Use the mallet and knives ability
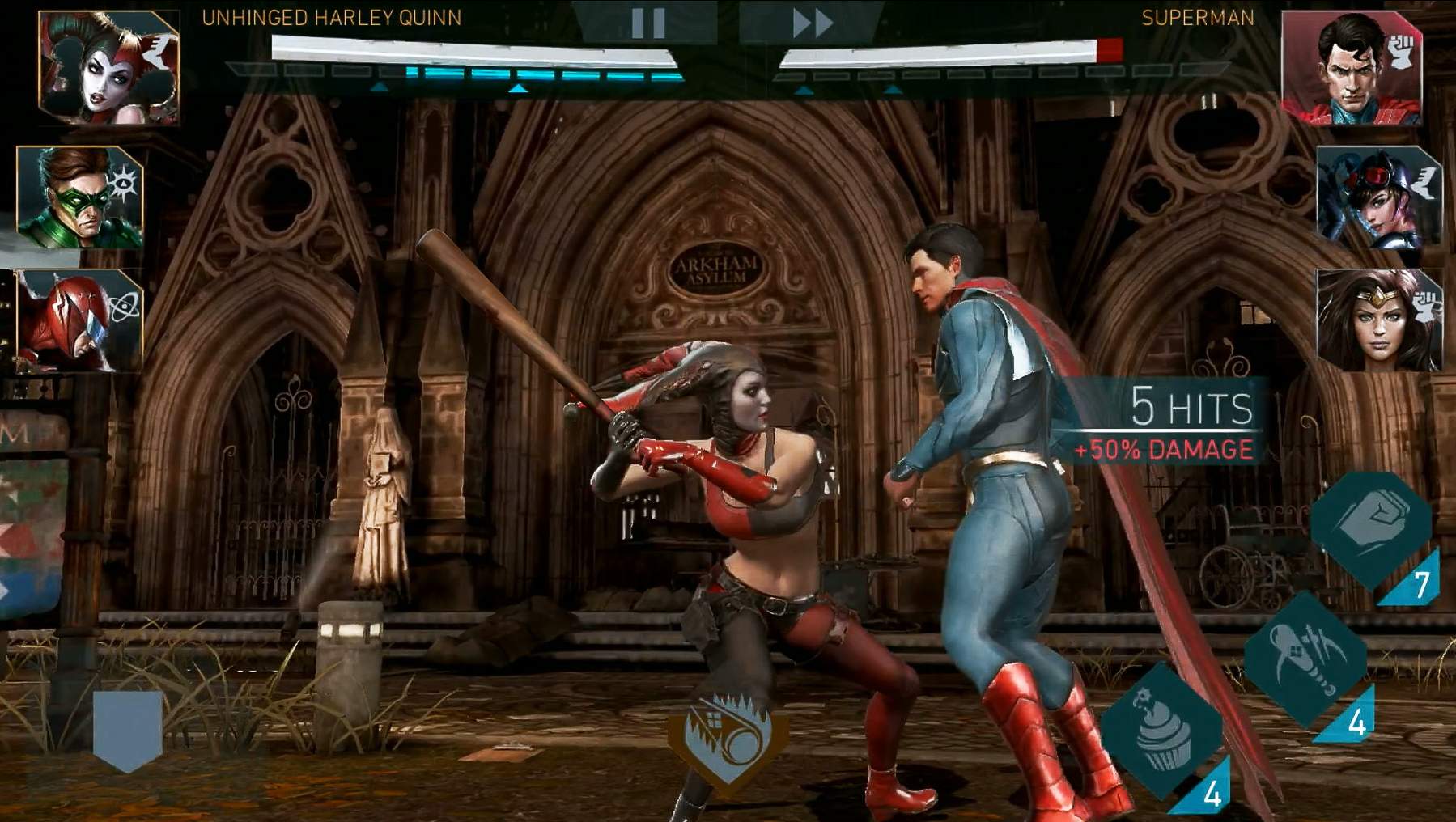 (1305, 658)
